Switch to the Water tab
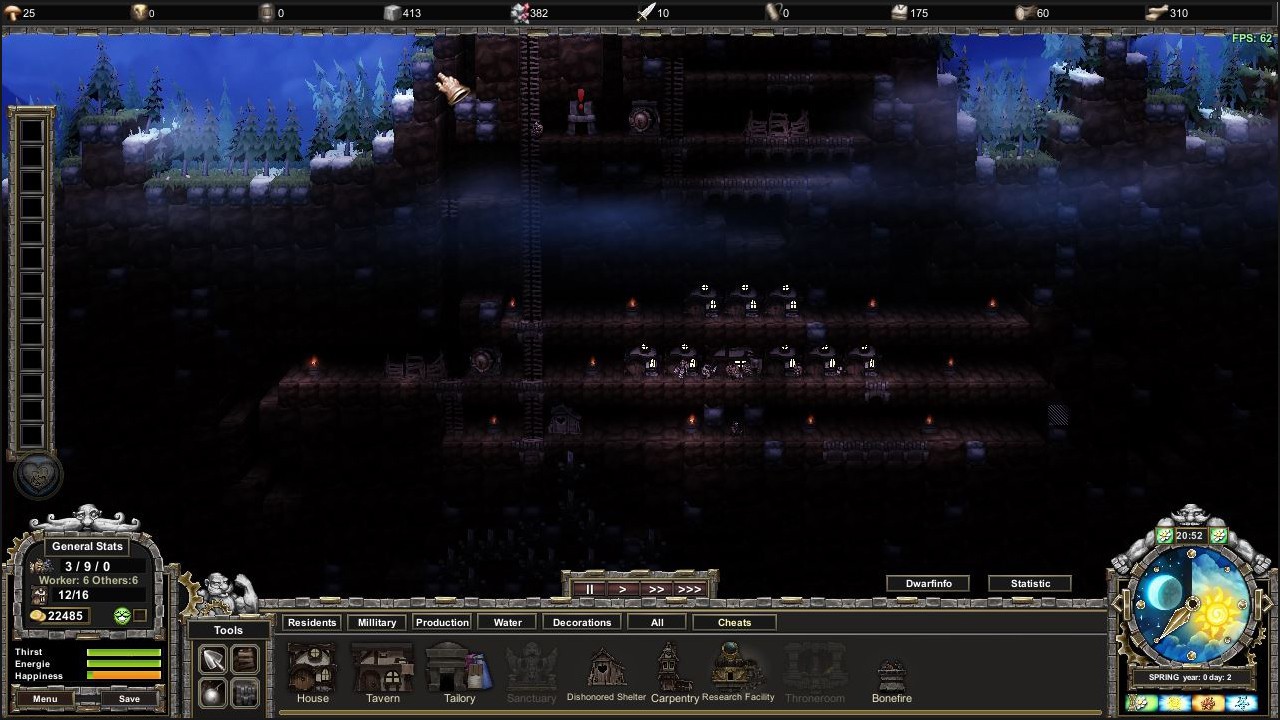 [x=506, y=622]
